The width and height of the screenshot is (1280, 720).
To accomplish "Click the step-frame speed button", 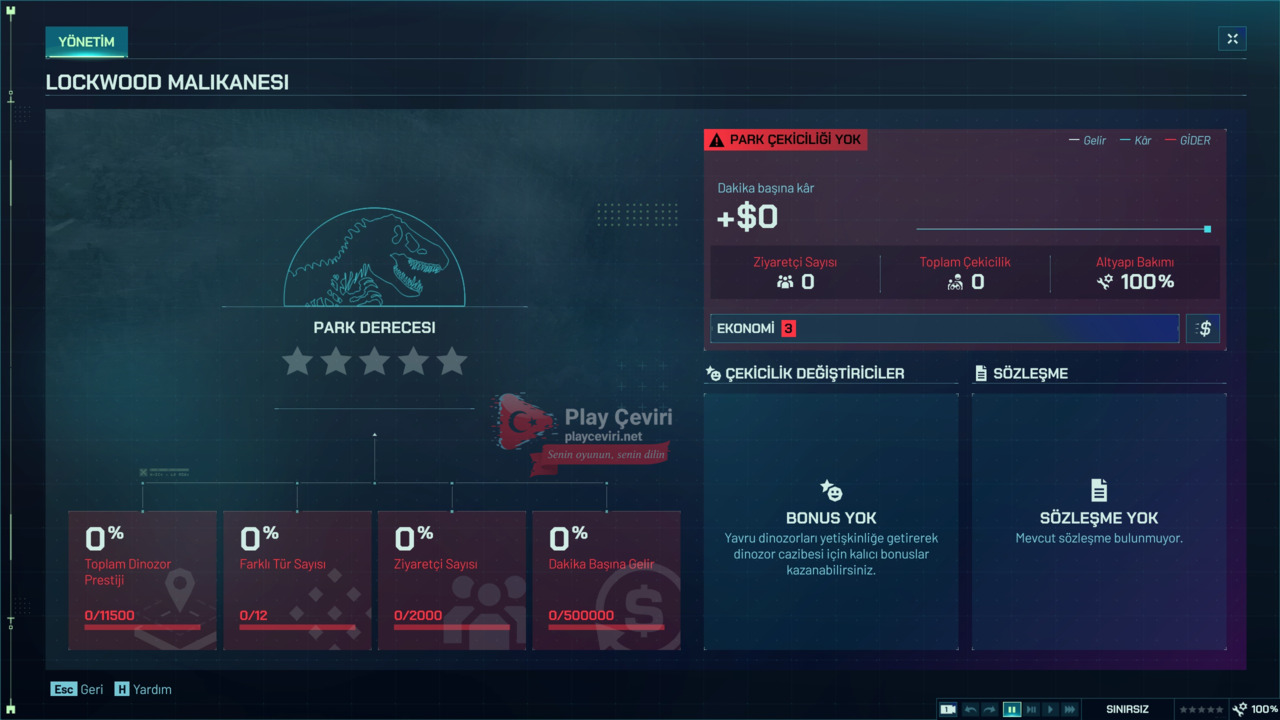I will (1031, 709).
